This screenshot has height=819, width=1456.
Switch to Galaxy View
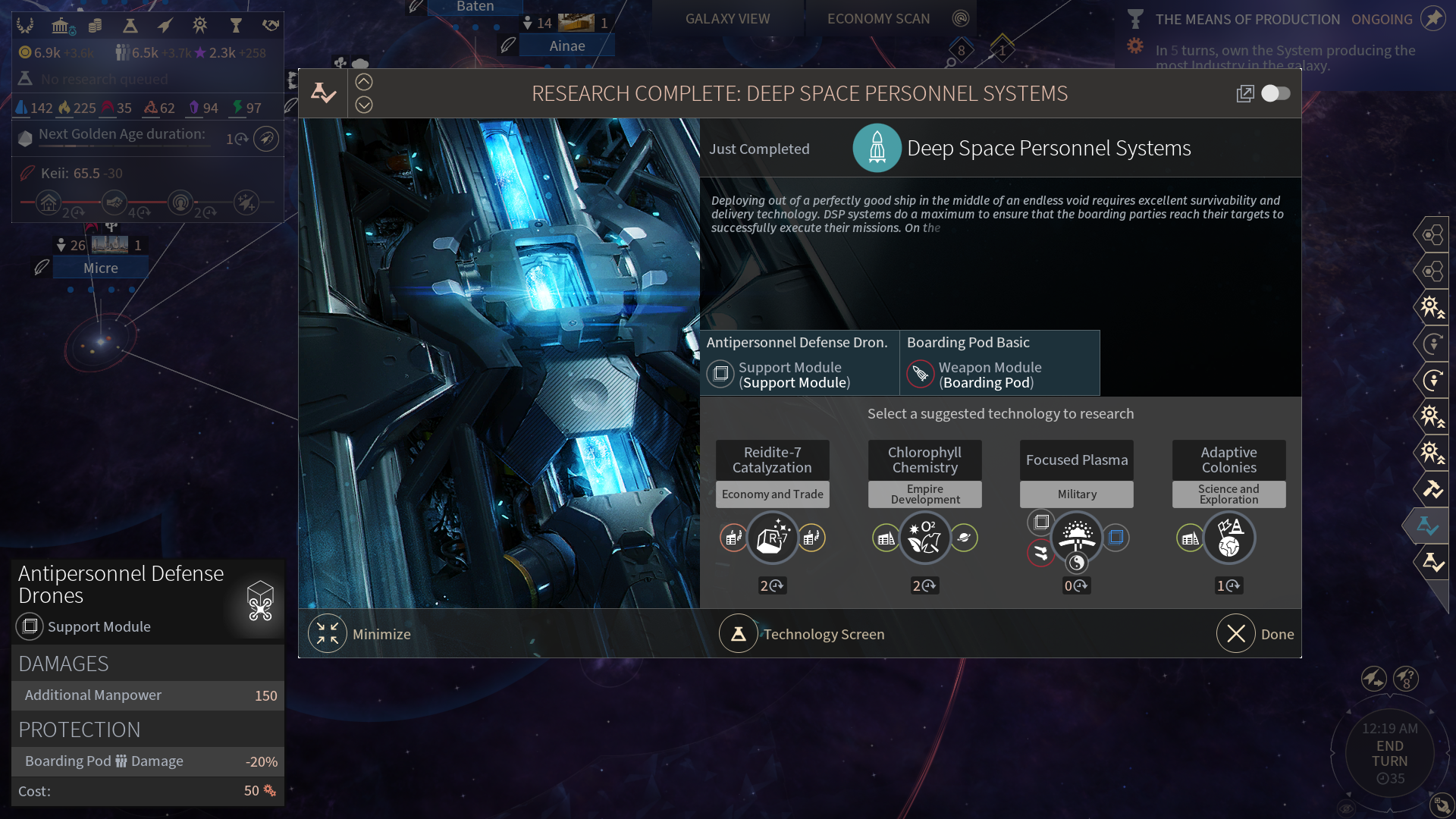tap(727, 18)
